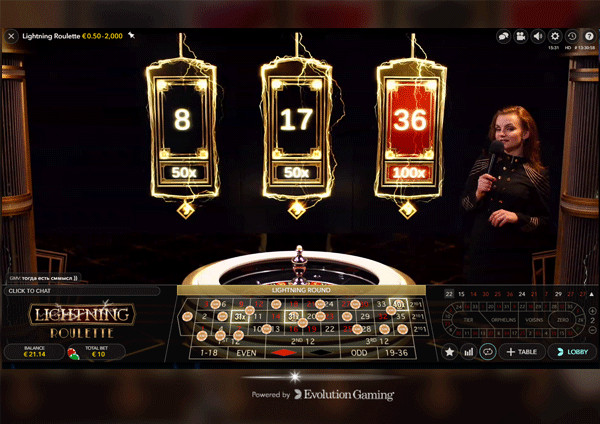Bet on the red diamond
Screen dimensions: 600x424
pos(283,352)
